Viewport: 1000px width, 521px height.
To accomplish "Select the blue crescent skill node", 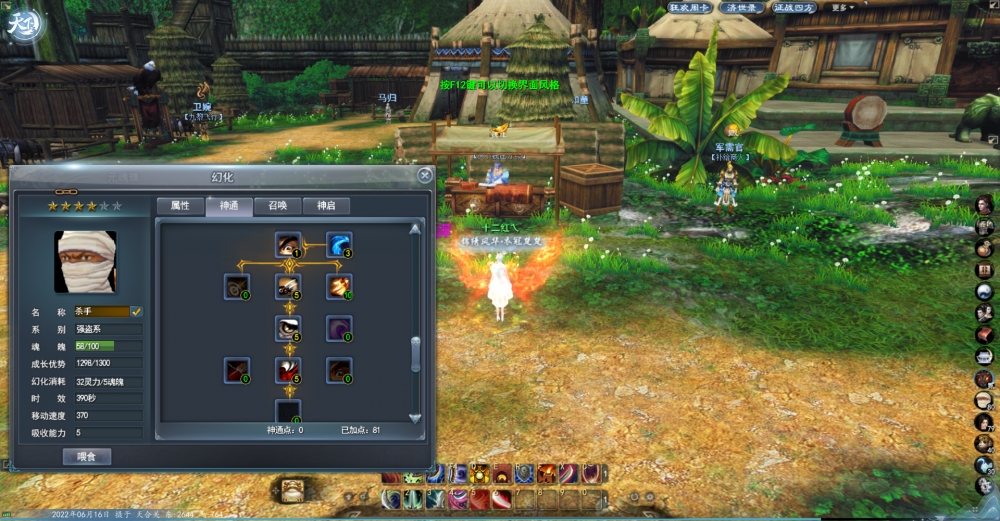I will 339,245.
